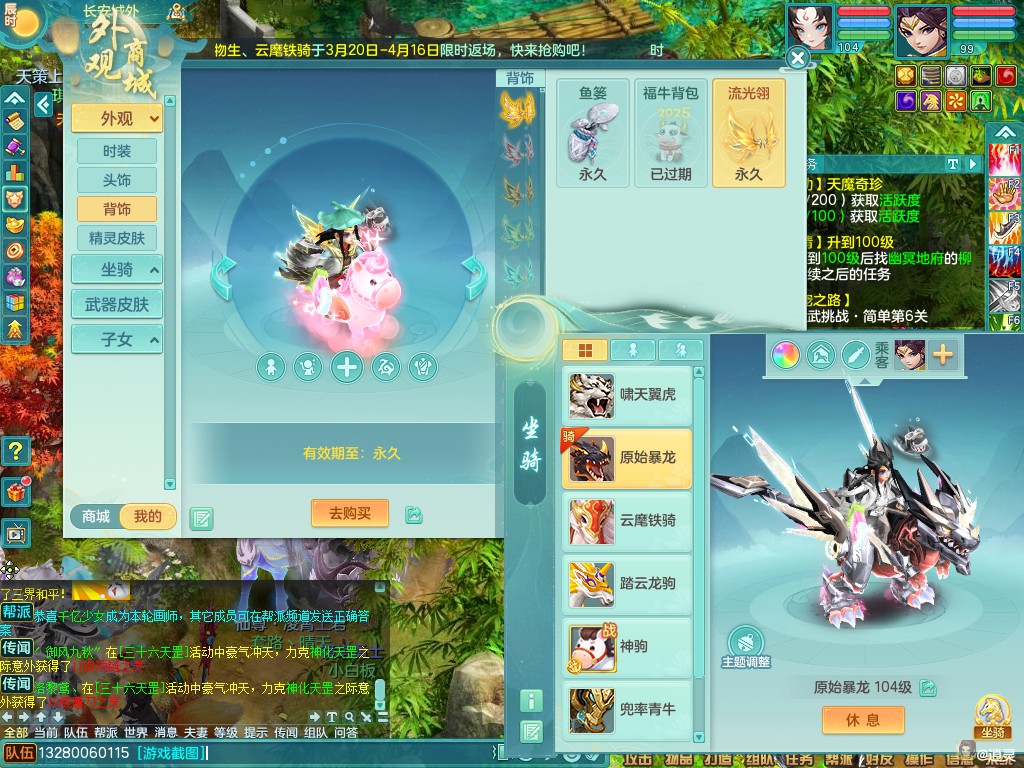
Task: Choose the expired 福牛背包 item
Action: [x=671, y=133]
